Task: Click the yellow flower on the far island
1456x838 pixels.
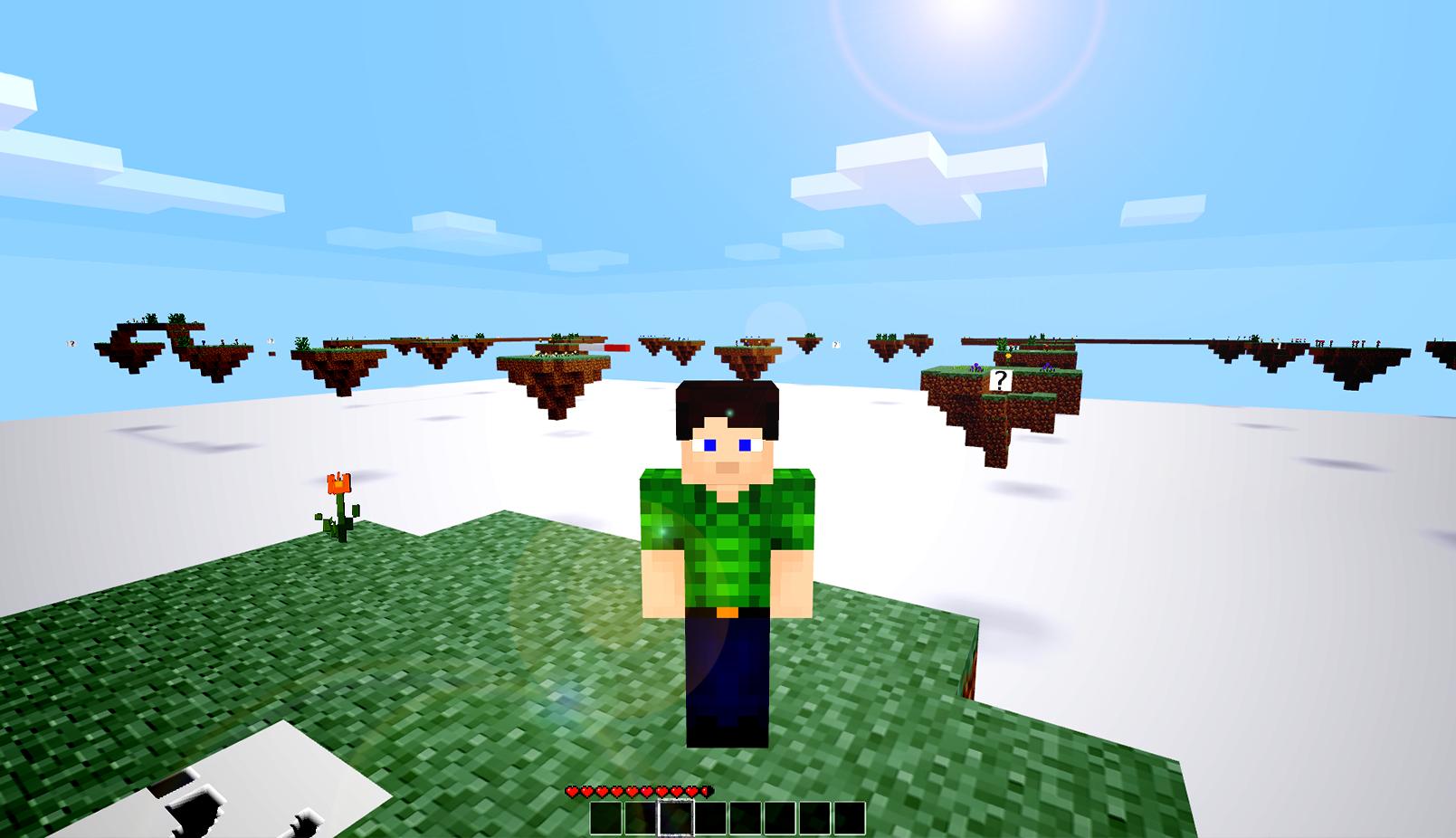Action: tap(1008, 355)
